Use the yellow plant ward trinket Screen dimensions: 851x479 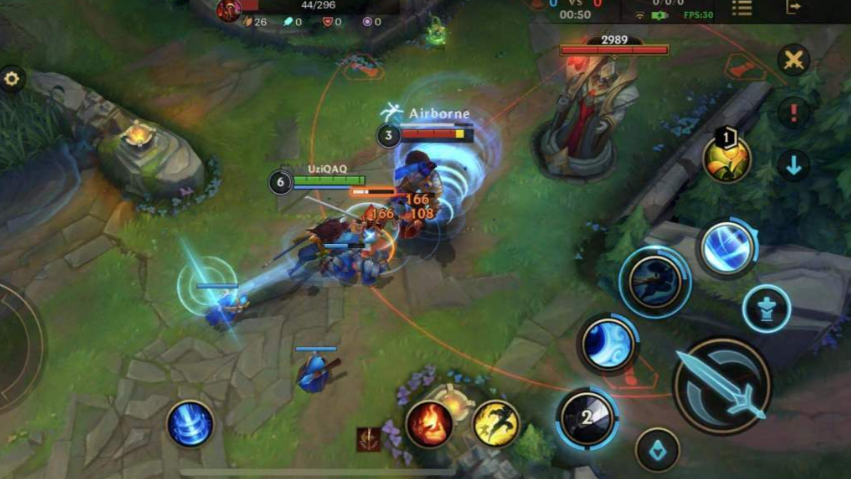pos(727,158)
